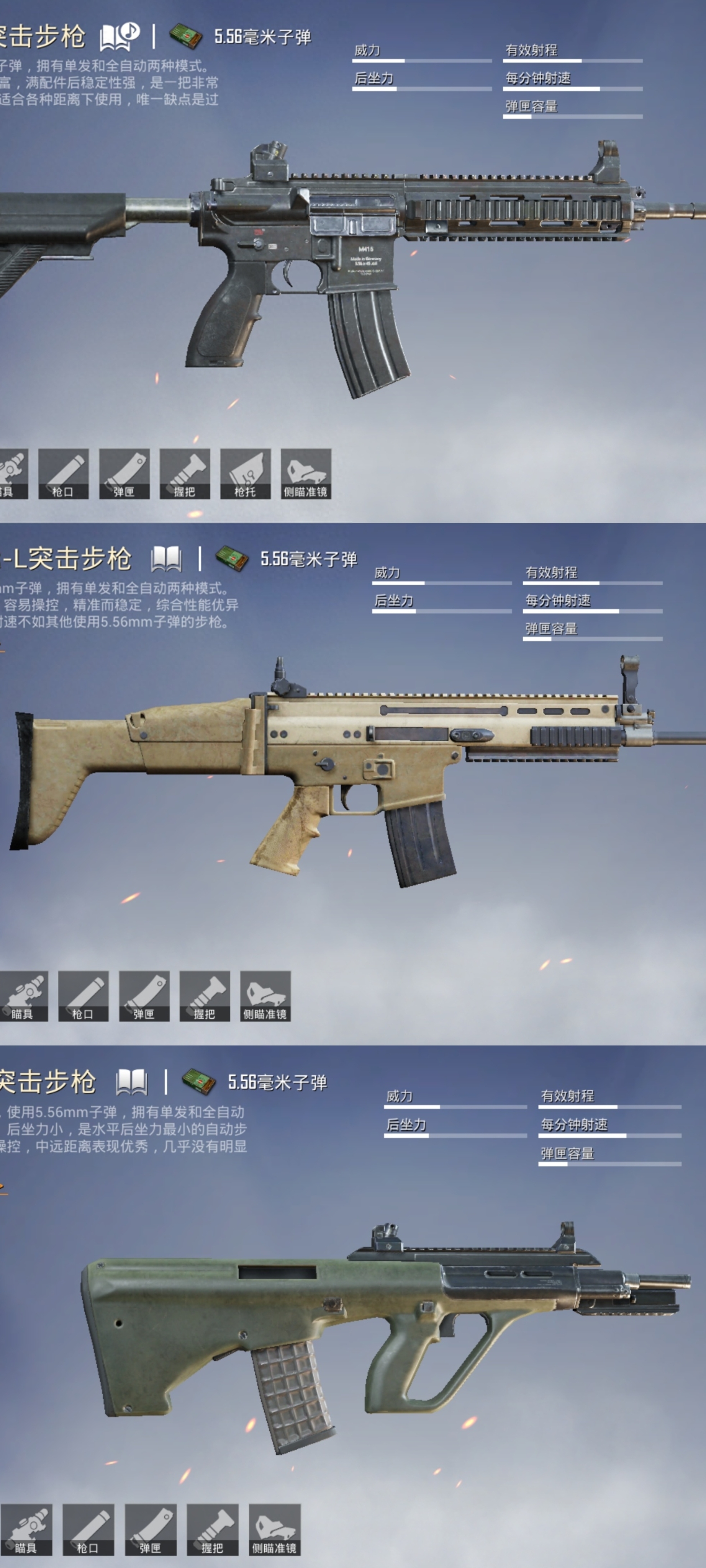Open the SCAR-L's 瞄具 sight slot

pyautogui.click(x=23, y=996)
